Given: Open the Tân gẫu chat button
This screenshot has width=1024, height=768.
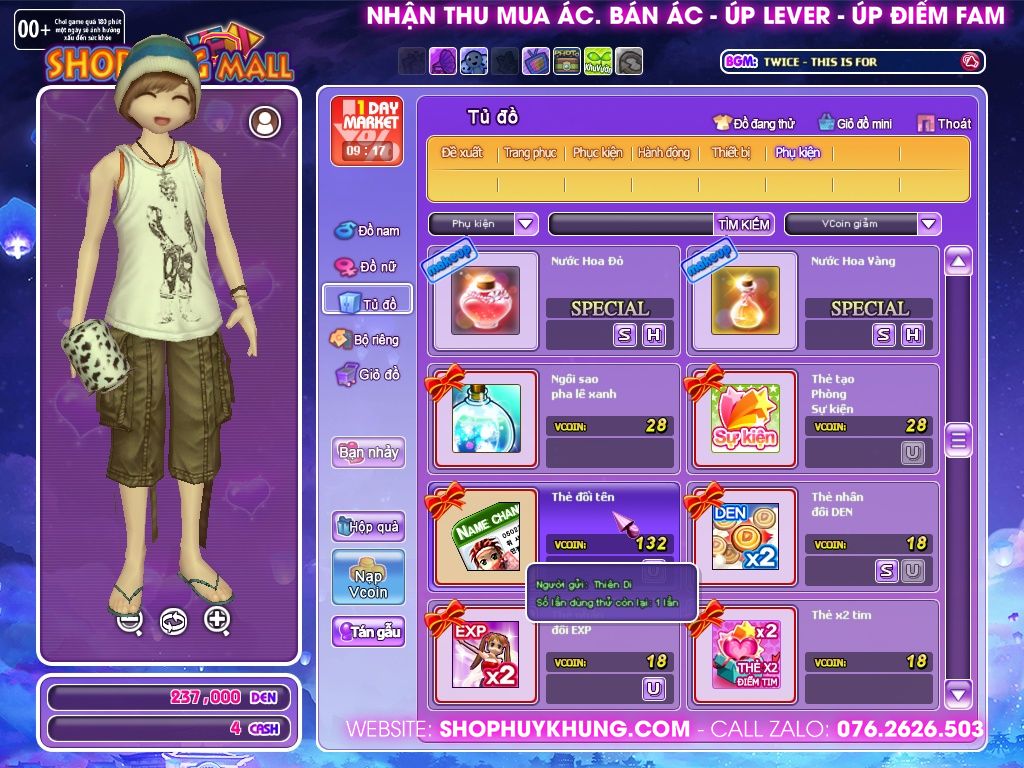Looking at the screenshot, I should [368, 632].
